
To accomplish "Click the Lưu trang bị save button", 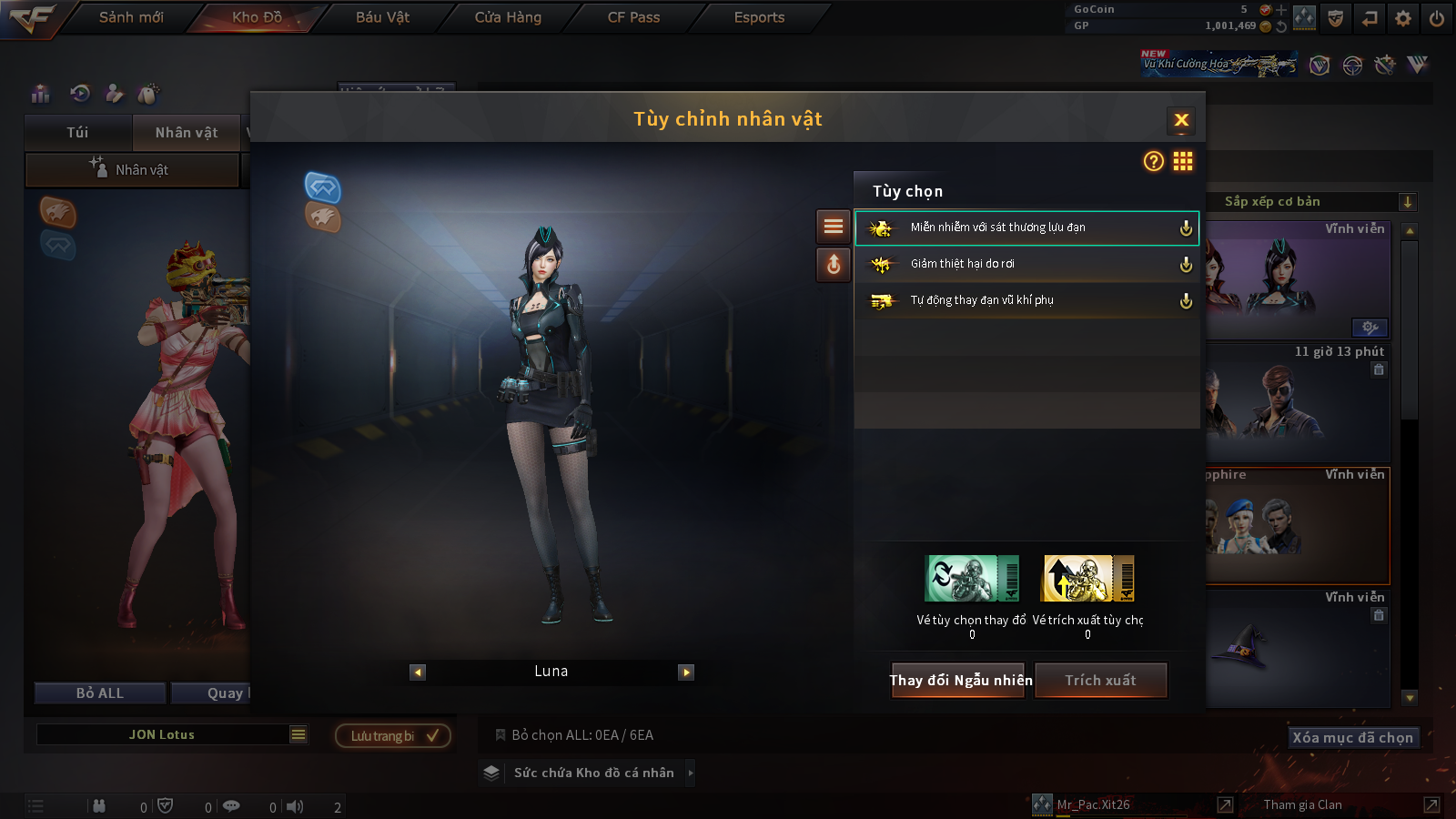I will (393, 735).
